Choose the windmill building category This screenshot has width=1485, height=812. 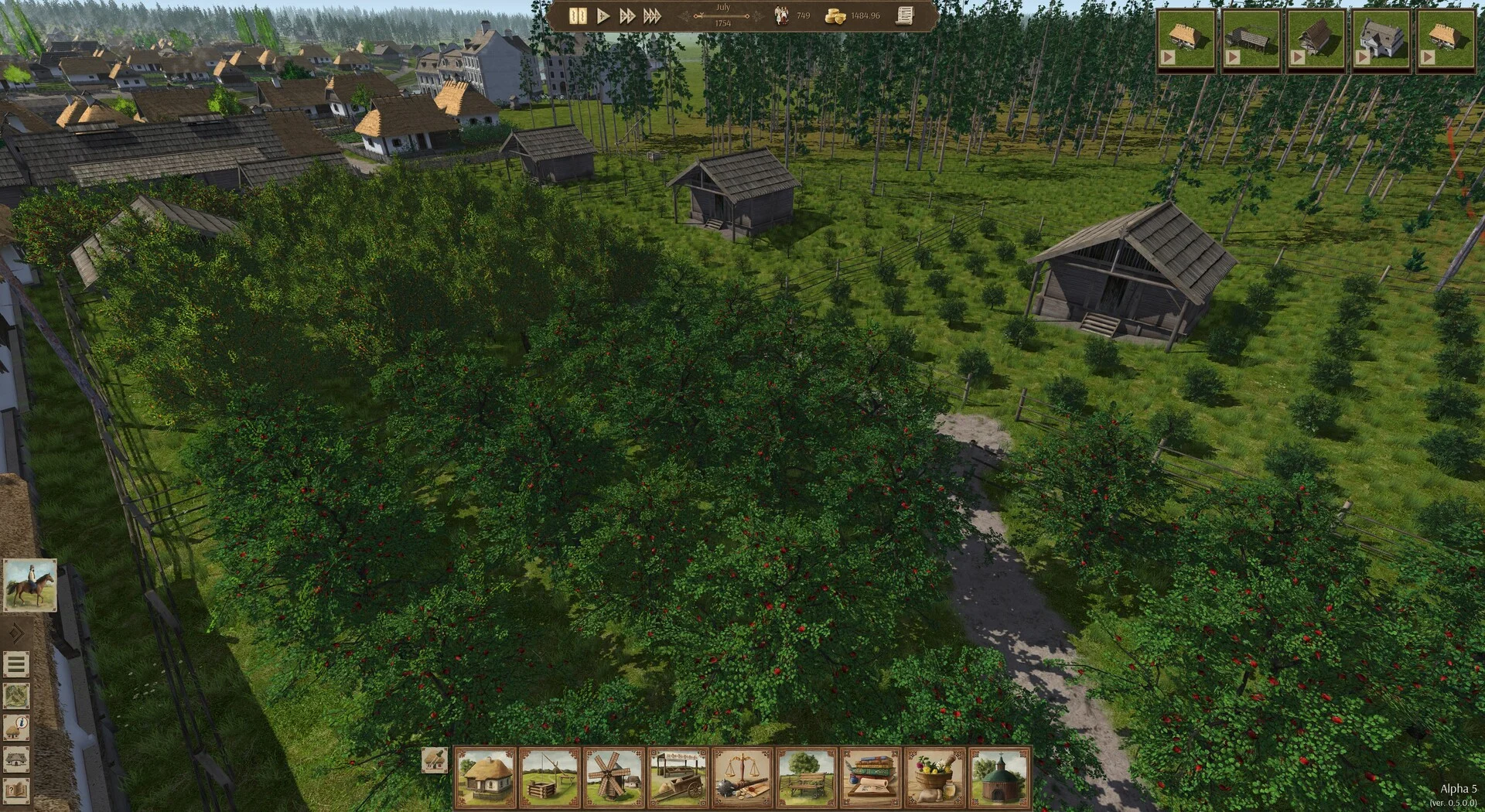pyautogui.click(x=613, y=777)
